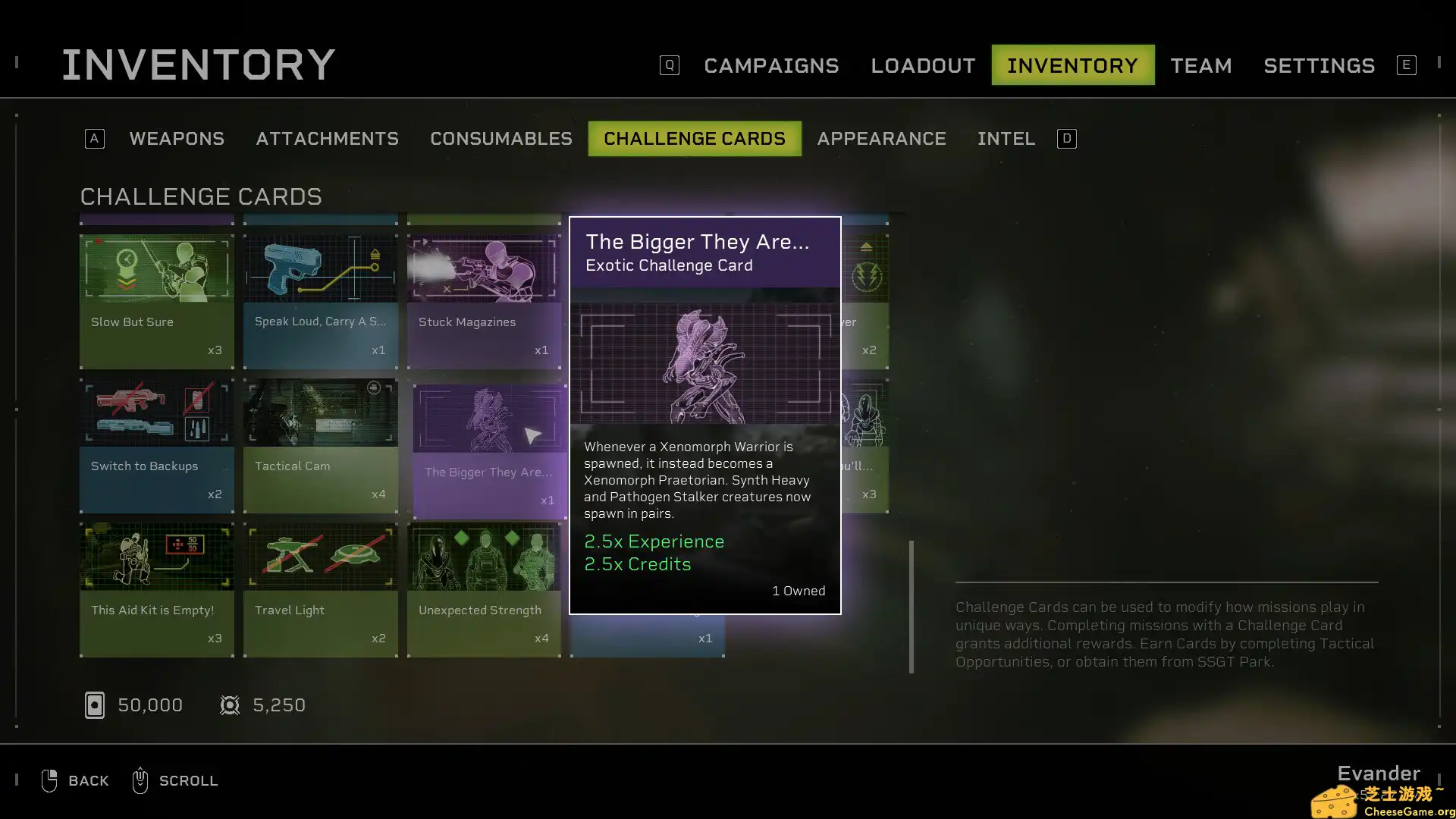Viewport: 1456px width, 819px height.
Task: Select The Bigger They Are card
Action: [x=489, y=451]
